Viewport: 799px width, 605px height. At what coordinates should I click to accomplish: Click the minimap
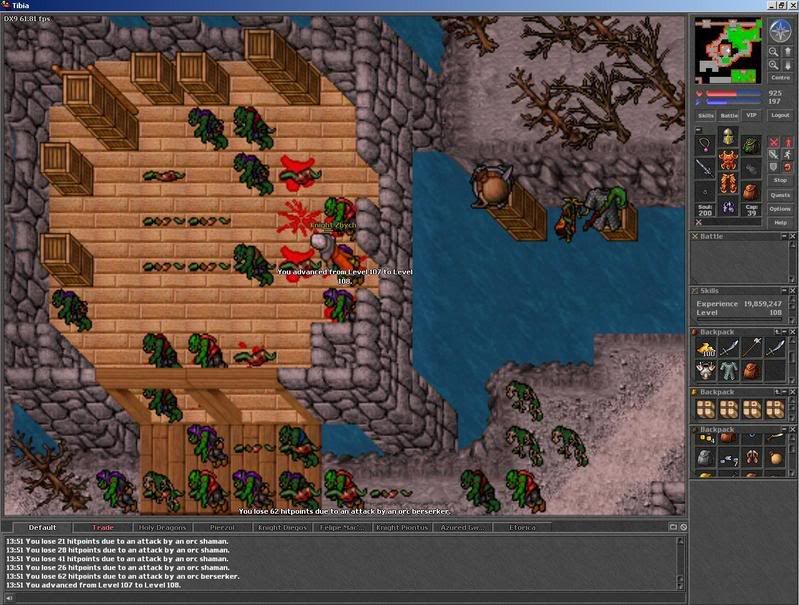tap(729, 51)
